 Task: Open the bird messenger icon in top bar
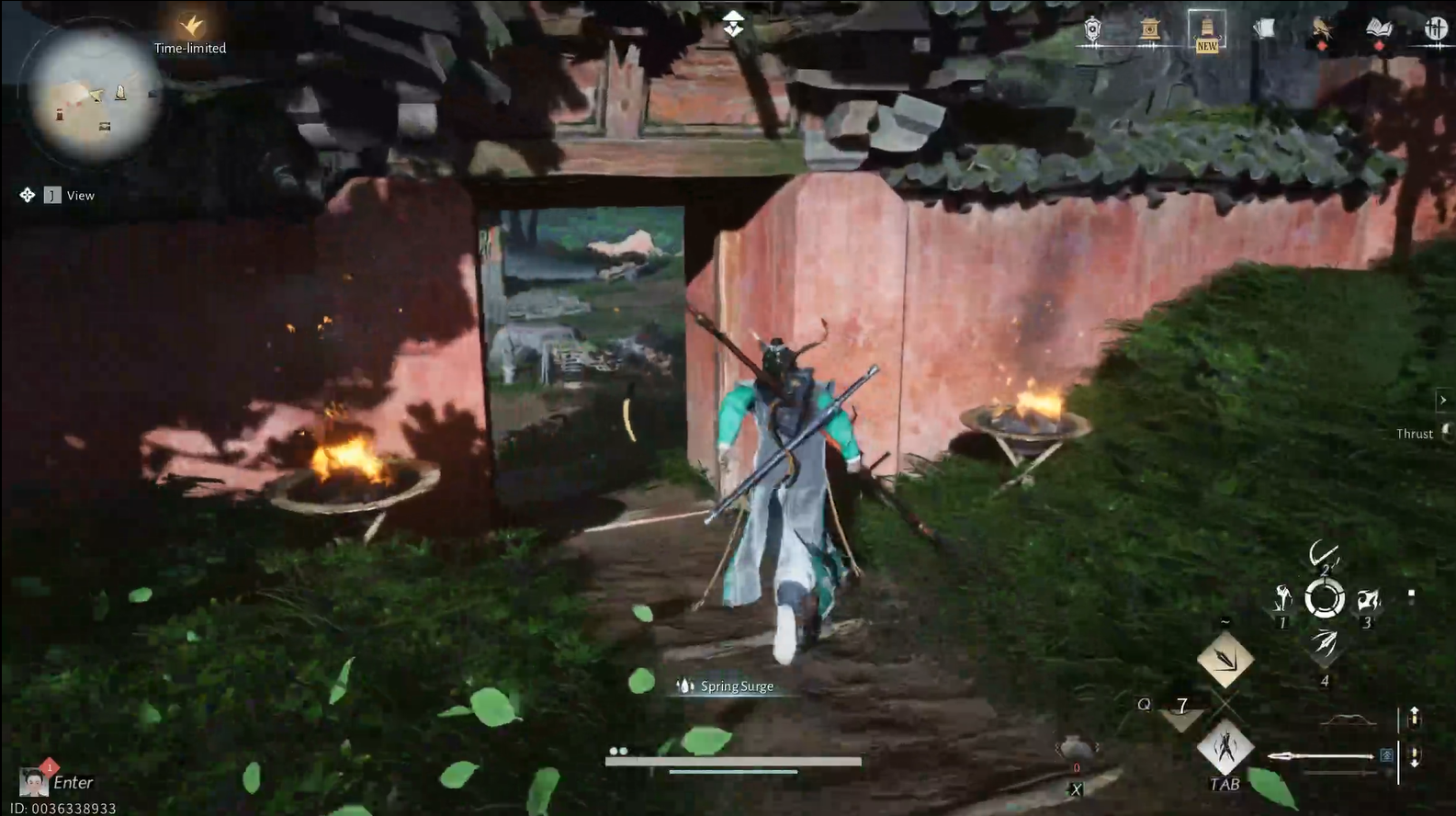[1323, 28]
